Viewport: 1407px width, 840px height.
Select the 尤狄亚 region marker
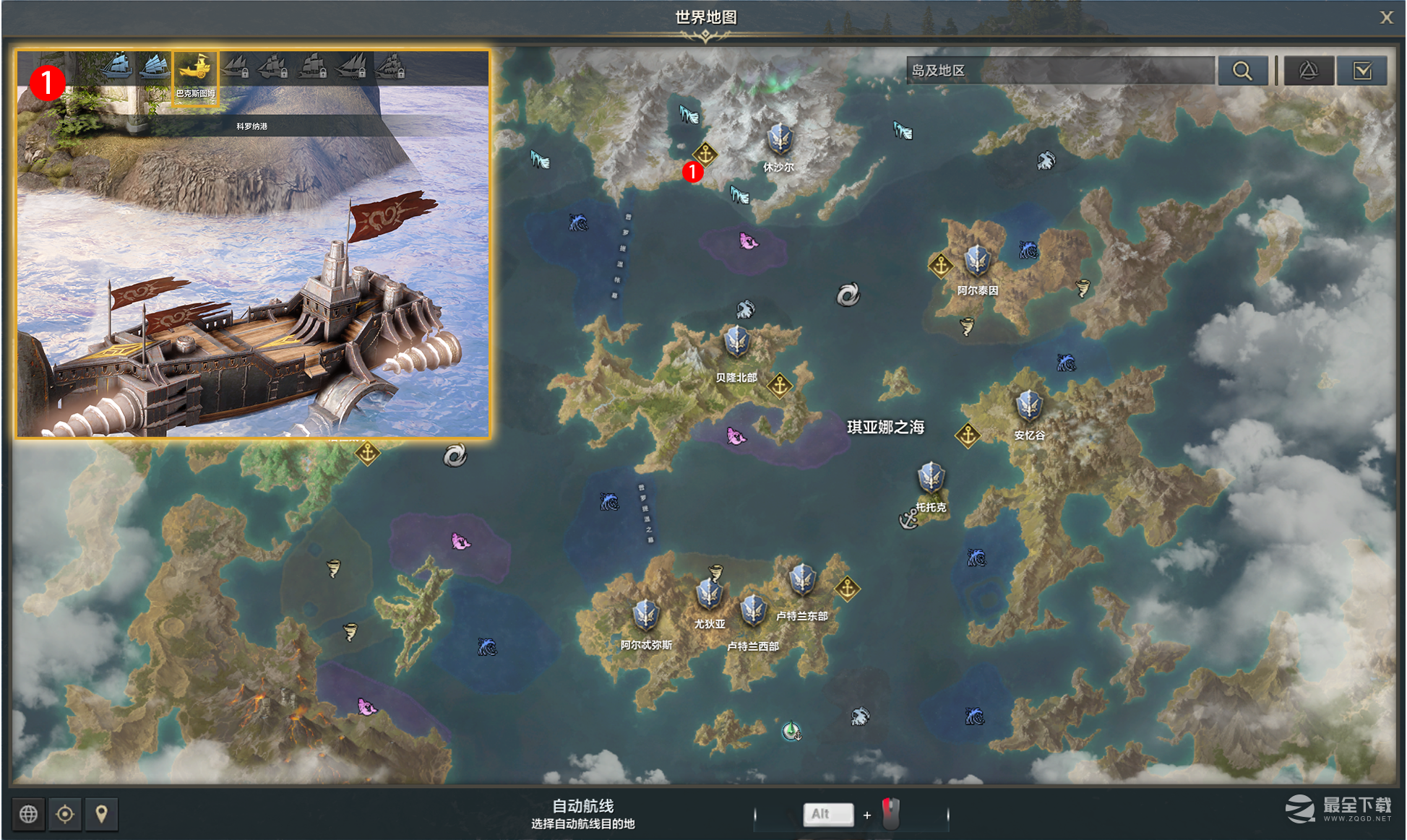[709, 594]
